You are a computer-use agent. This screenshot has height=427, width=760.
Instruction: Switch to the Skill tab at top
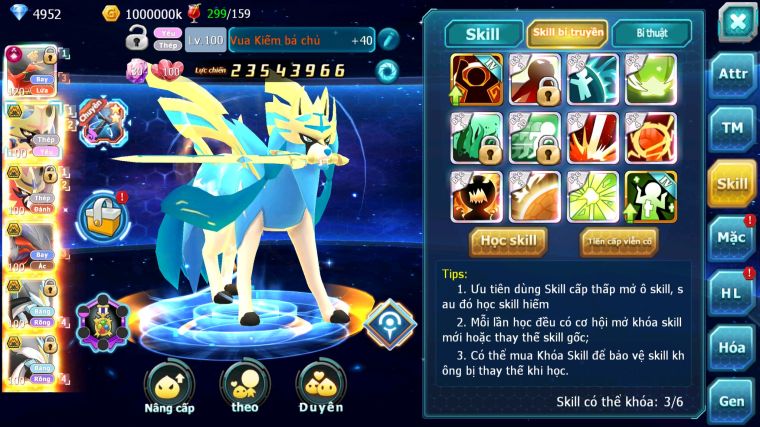click(x=483, y=34)
